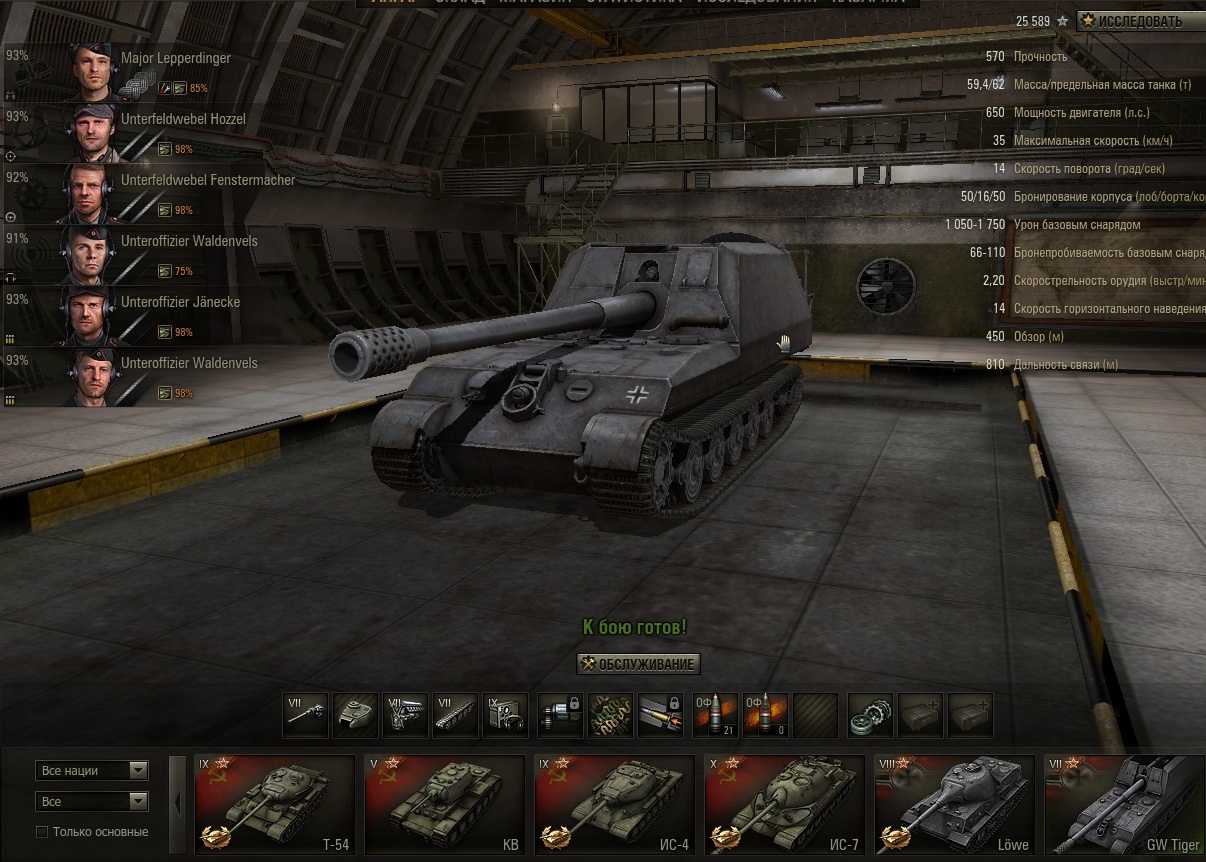Toggle the Только основные checkbox
Viewport: 1206px width, 862px height.
[x=42, y=832]
